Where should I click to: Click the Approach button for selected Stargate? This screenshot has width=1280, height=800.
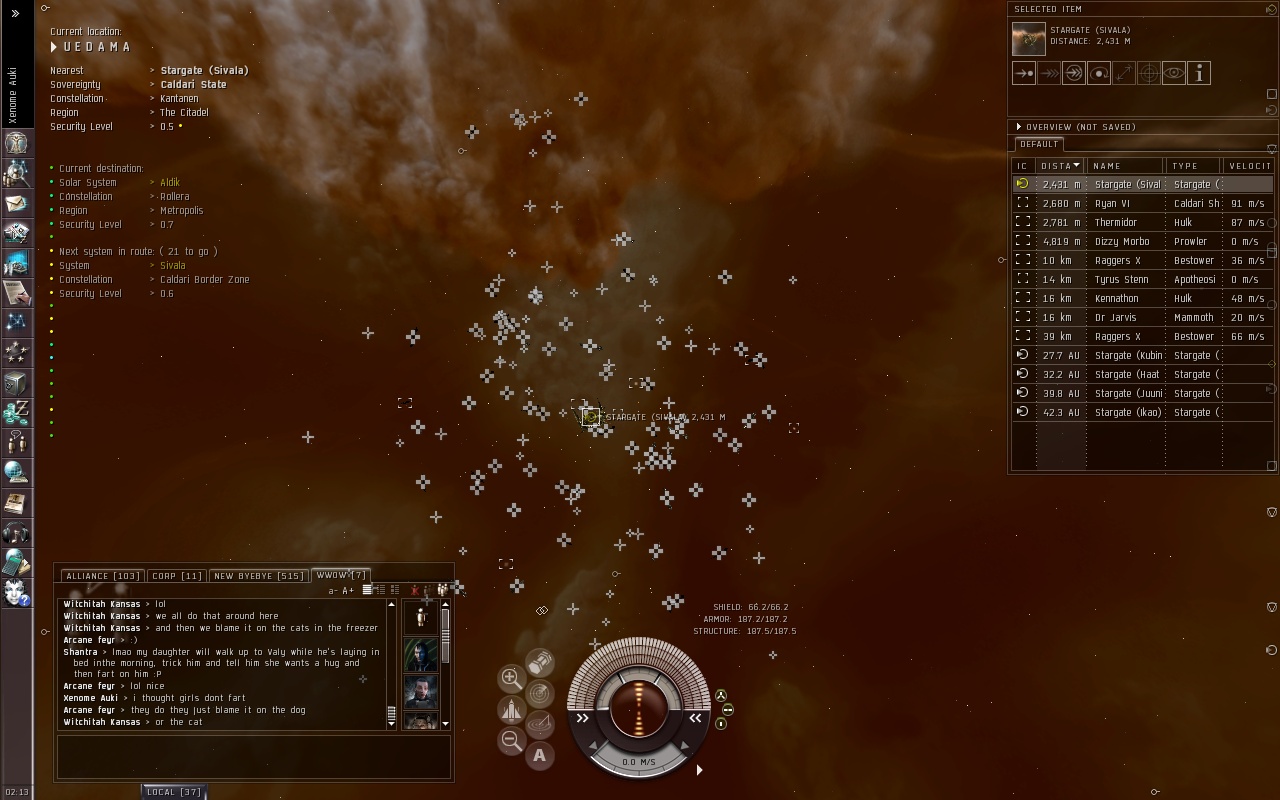pyautogui.click(x=1024, y=73)
